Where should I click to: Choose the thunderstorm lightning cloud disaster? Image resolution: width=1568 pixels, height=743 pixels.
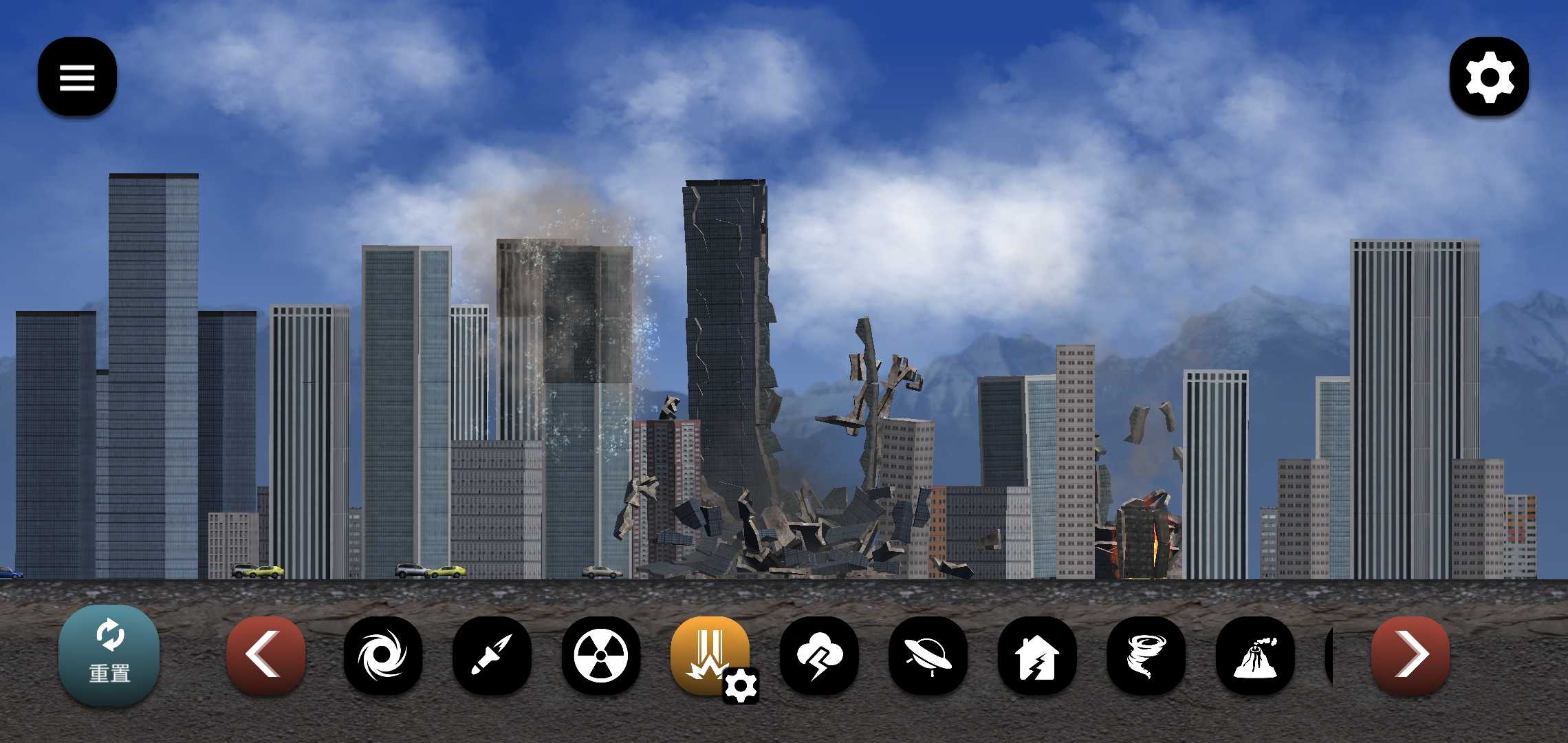click(818, 654)
